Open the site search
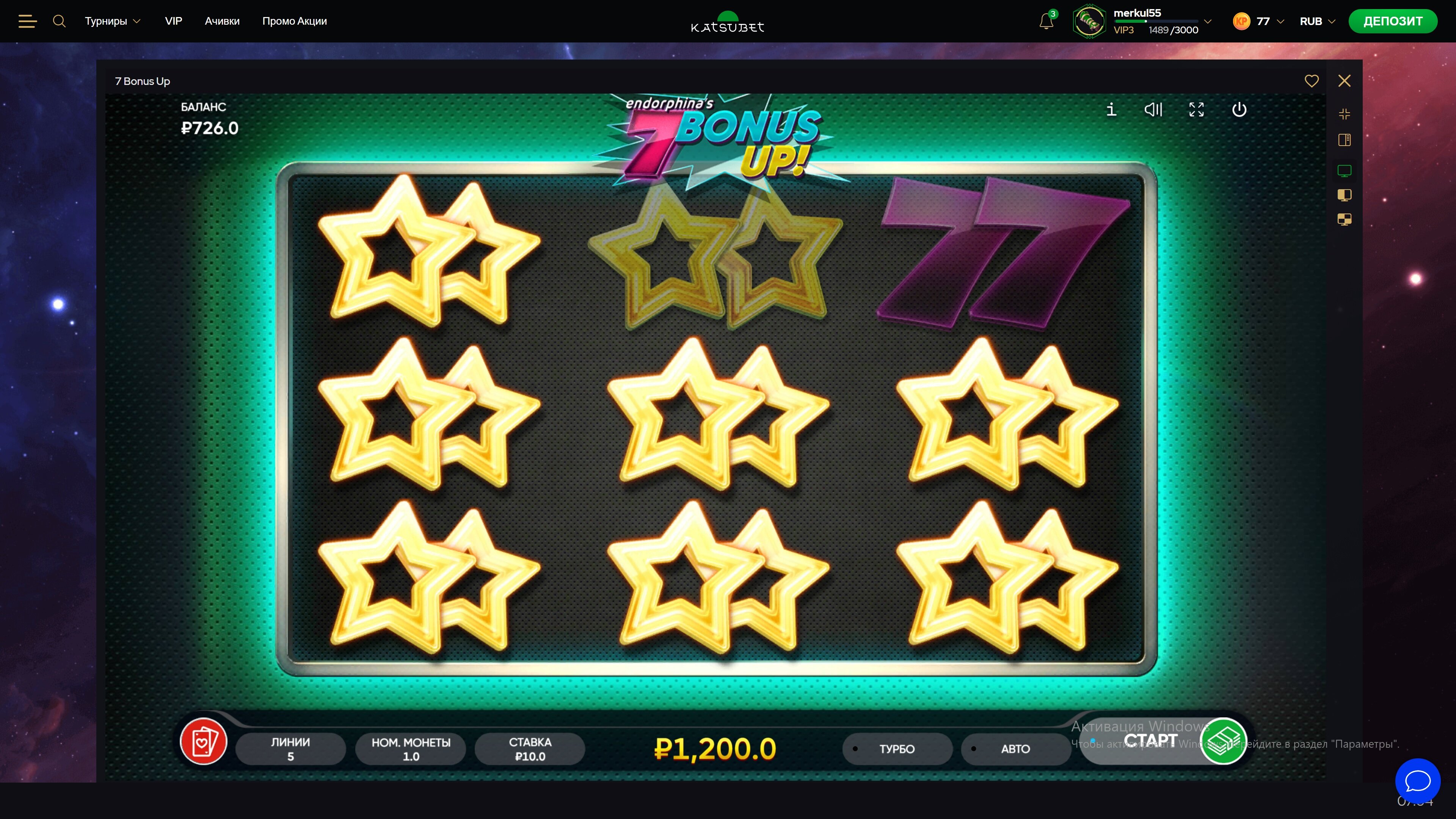1456x819 pixels. pos(59,22)
